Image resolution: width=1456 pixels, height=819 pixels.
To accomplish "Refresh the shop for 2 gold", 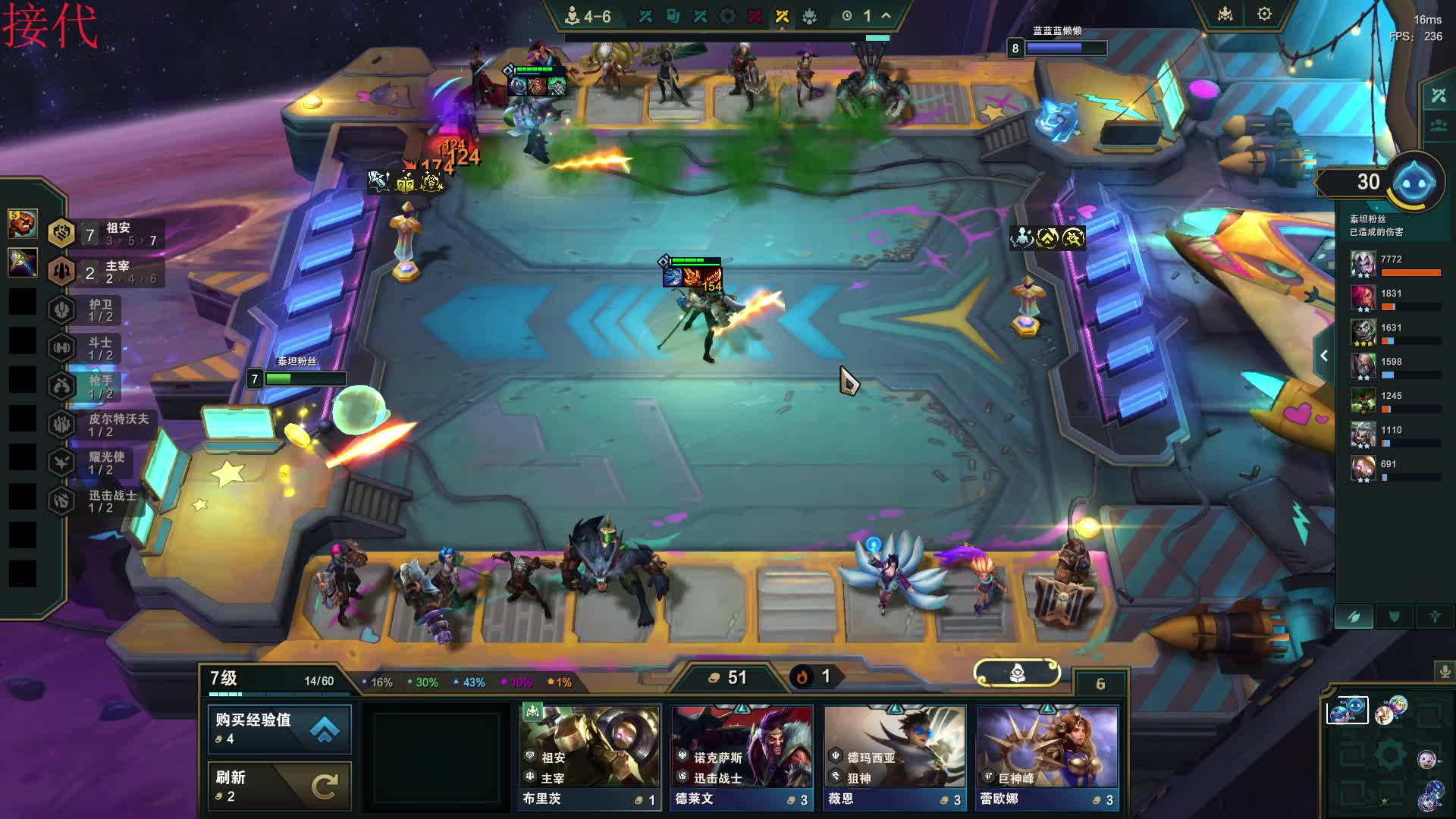I will (x=278, y=786).
